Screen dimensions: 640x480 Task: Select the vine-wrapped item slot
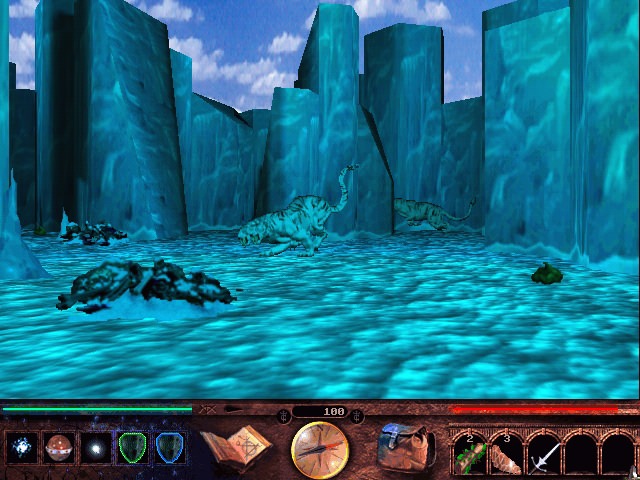pyautogui.click(x=471, y=454)
